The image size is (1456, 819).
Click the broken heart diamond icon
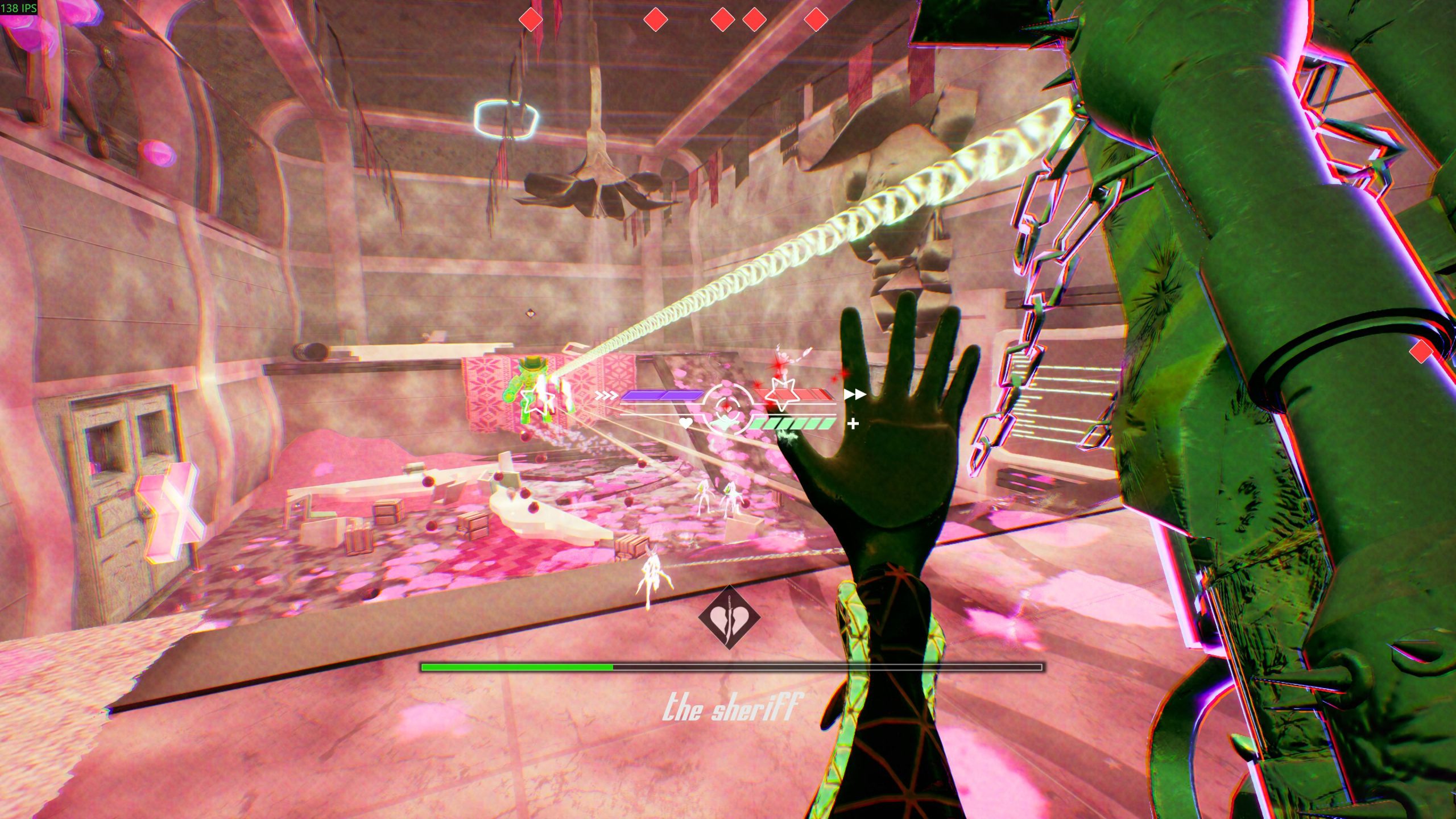coord(729,618)
